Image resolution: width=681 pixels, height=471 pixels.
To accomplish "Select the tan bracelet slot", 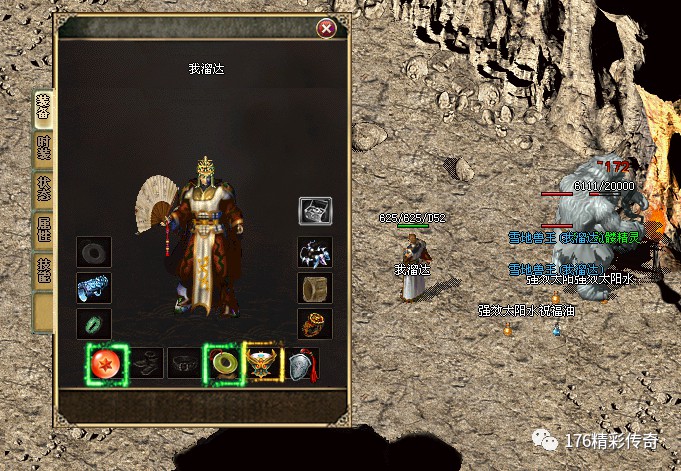I will (315, 288).
